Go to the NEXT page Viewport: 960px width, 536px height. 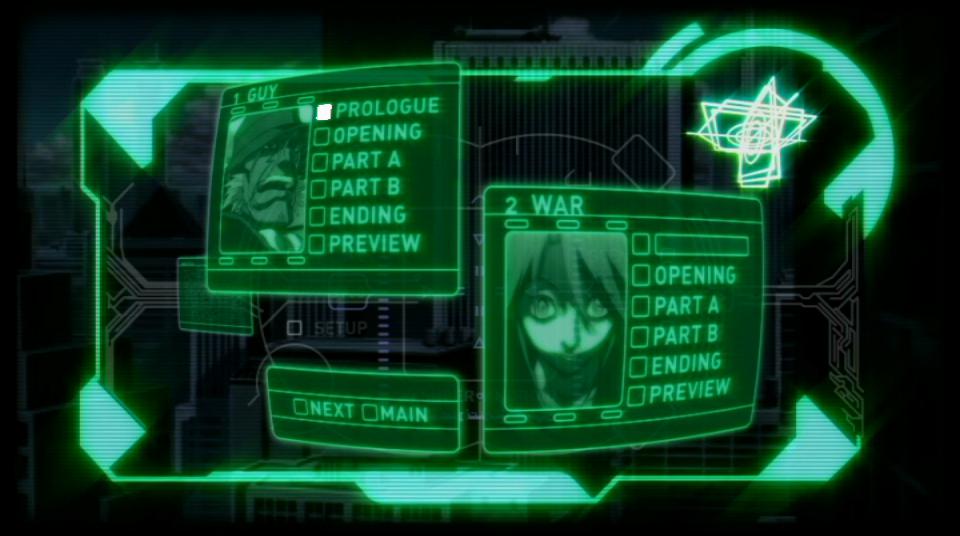click(324, 408)
